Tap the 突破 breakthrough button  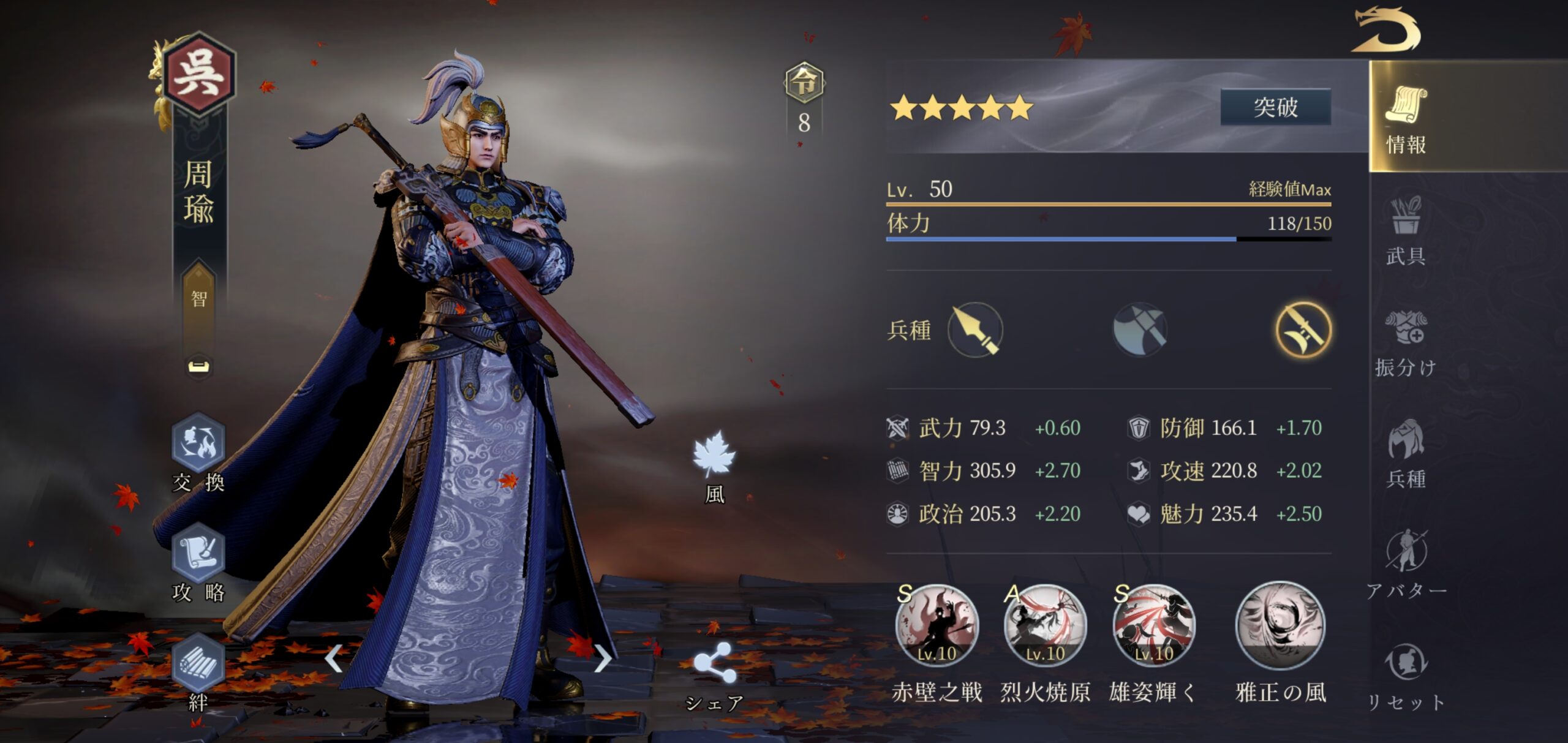(1275, 107)
